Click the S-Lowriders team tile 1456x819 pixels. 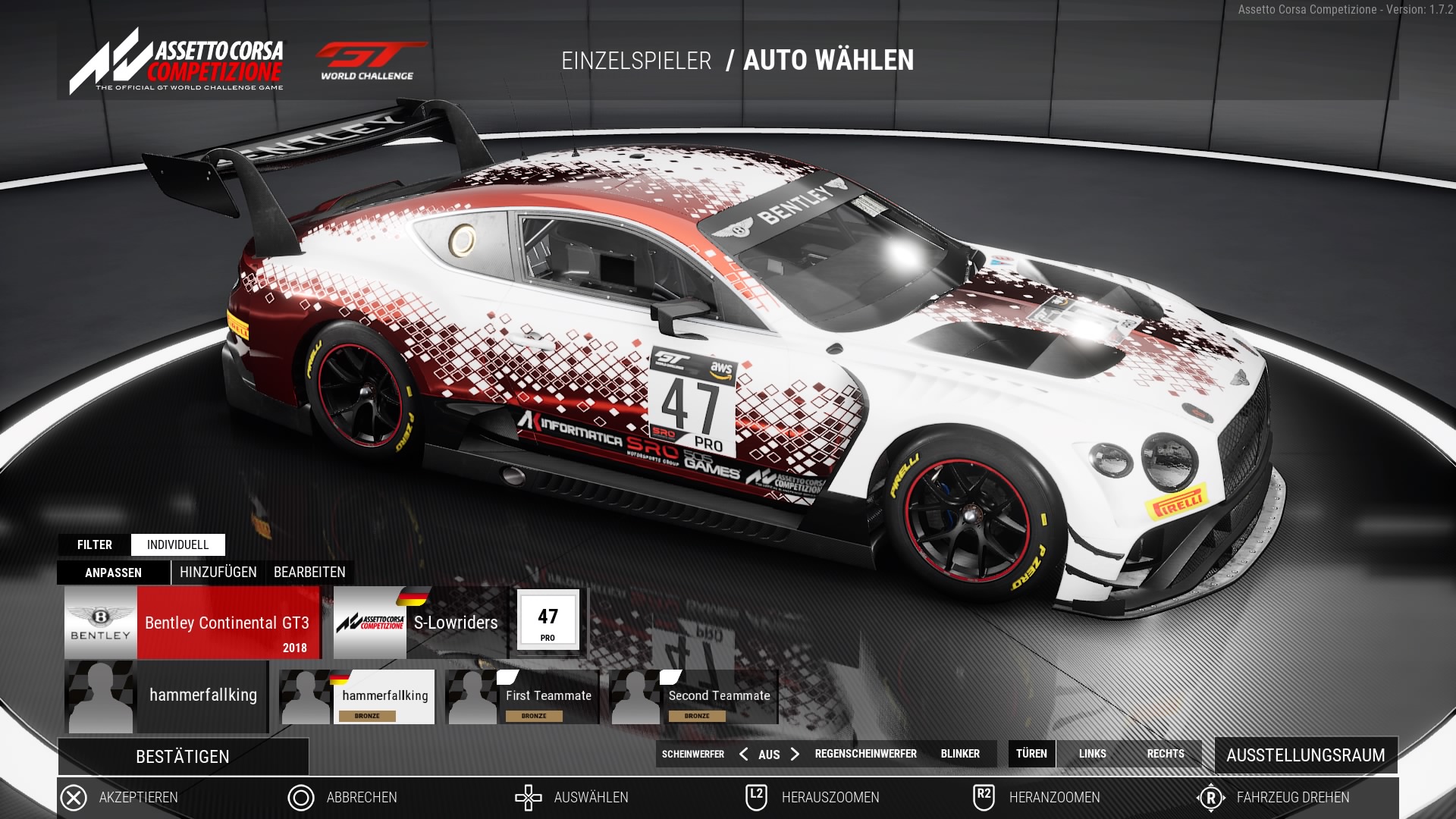[419, 623]
